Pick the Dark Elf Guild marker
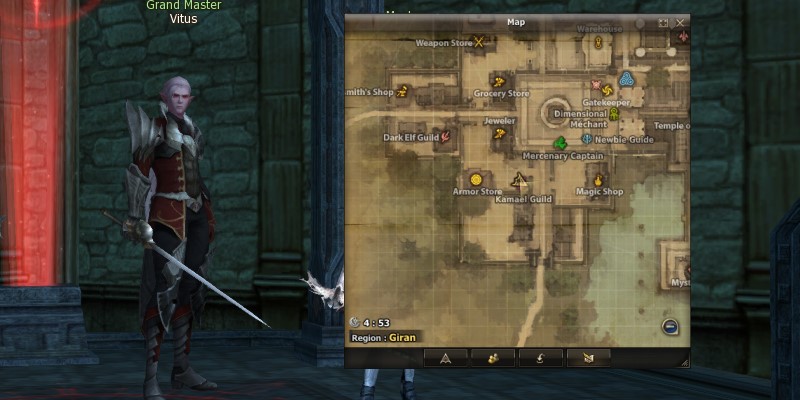This screenshot has width=800, height=400. pos(446,135)
